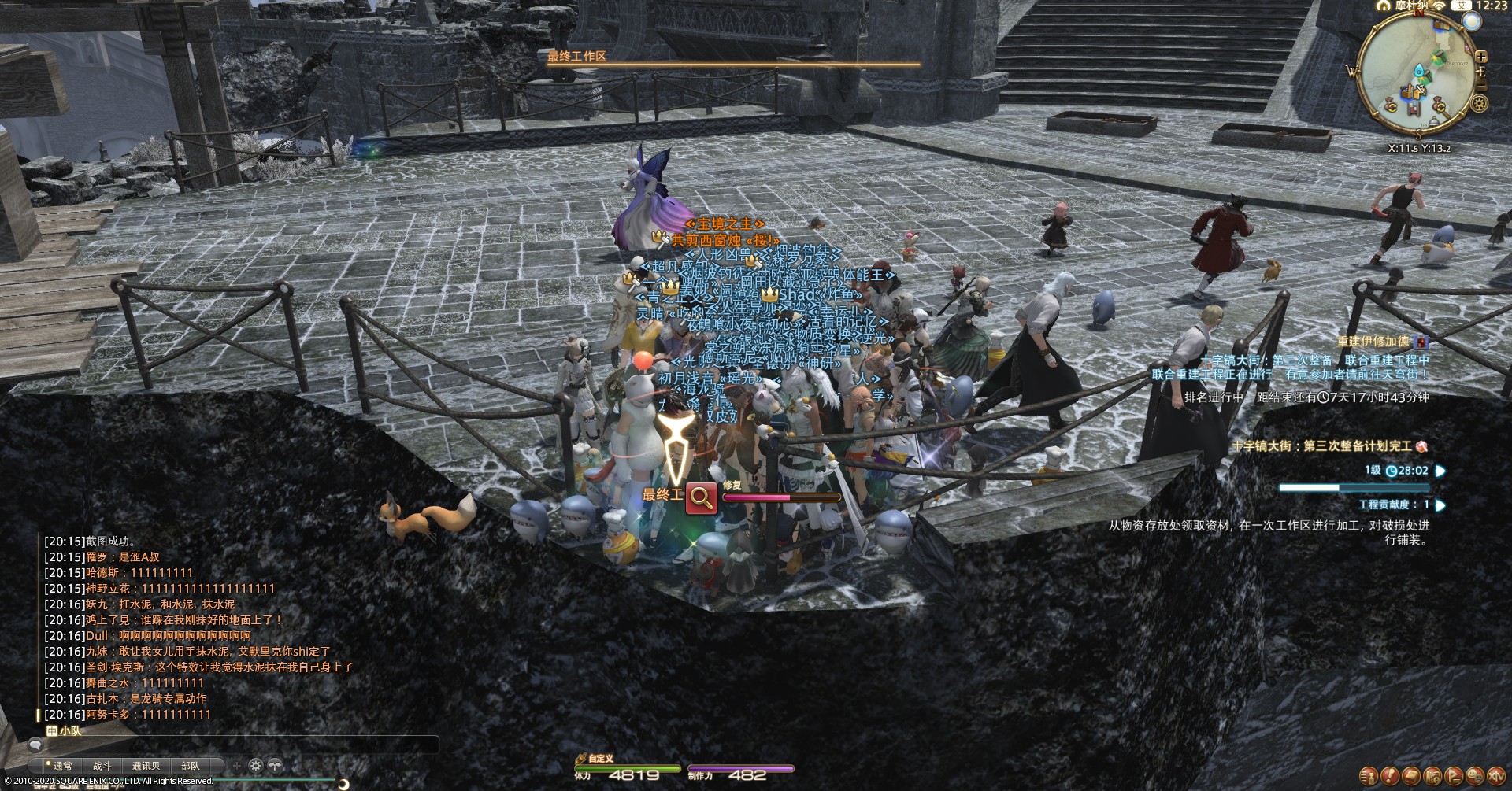This screenshot has height=791, width=1512.
Task: Expand the arrow beside 工程贡献度
Action: (x=1440, y=505)
